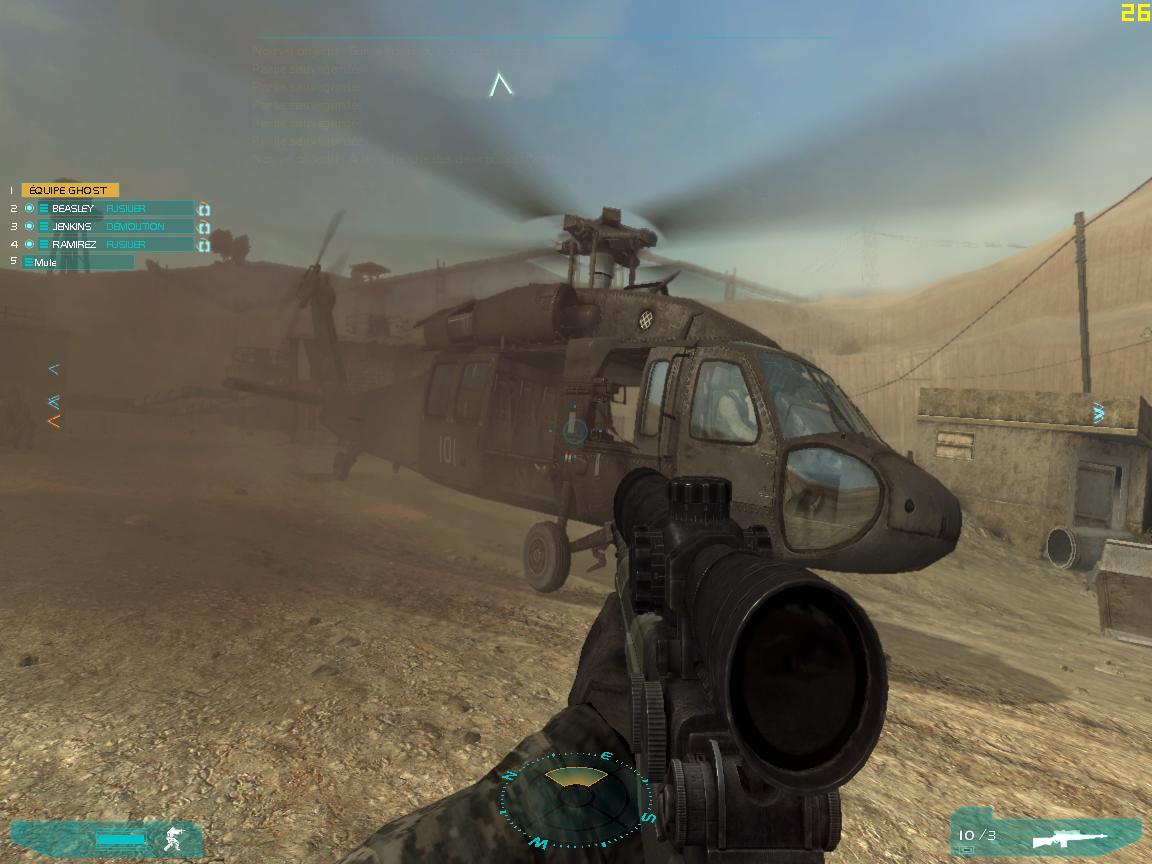Click the sniper rifle weapon icon
This screenshot has width=1152, height=864.
coord(1074,837)
